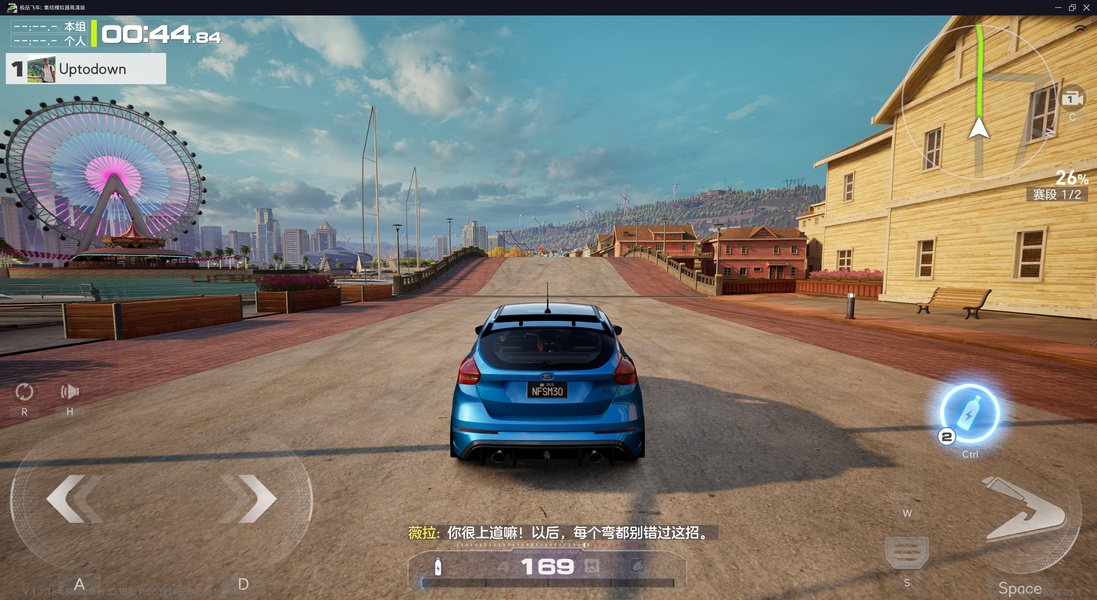Activate the nitro bottle boost
1097x600 pixels.
point(969,413)
